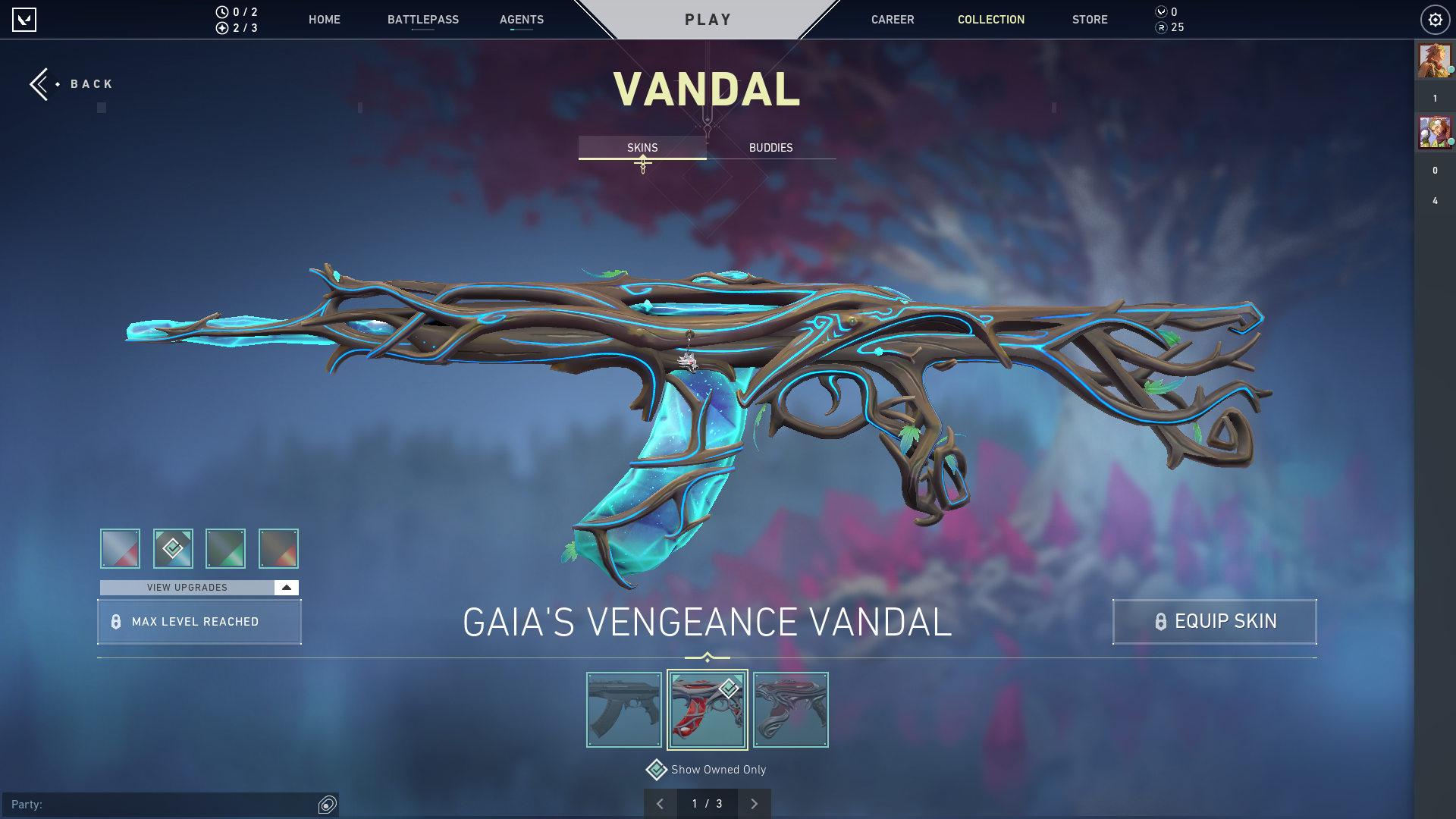1456x819 pixels.
Task: Go to the next skin page
Action: [754, 804]
